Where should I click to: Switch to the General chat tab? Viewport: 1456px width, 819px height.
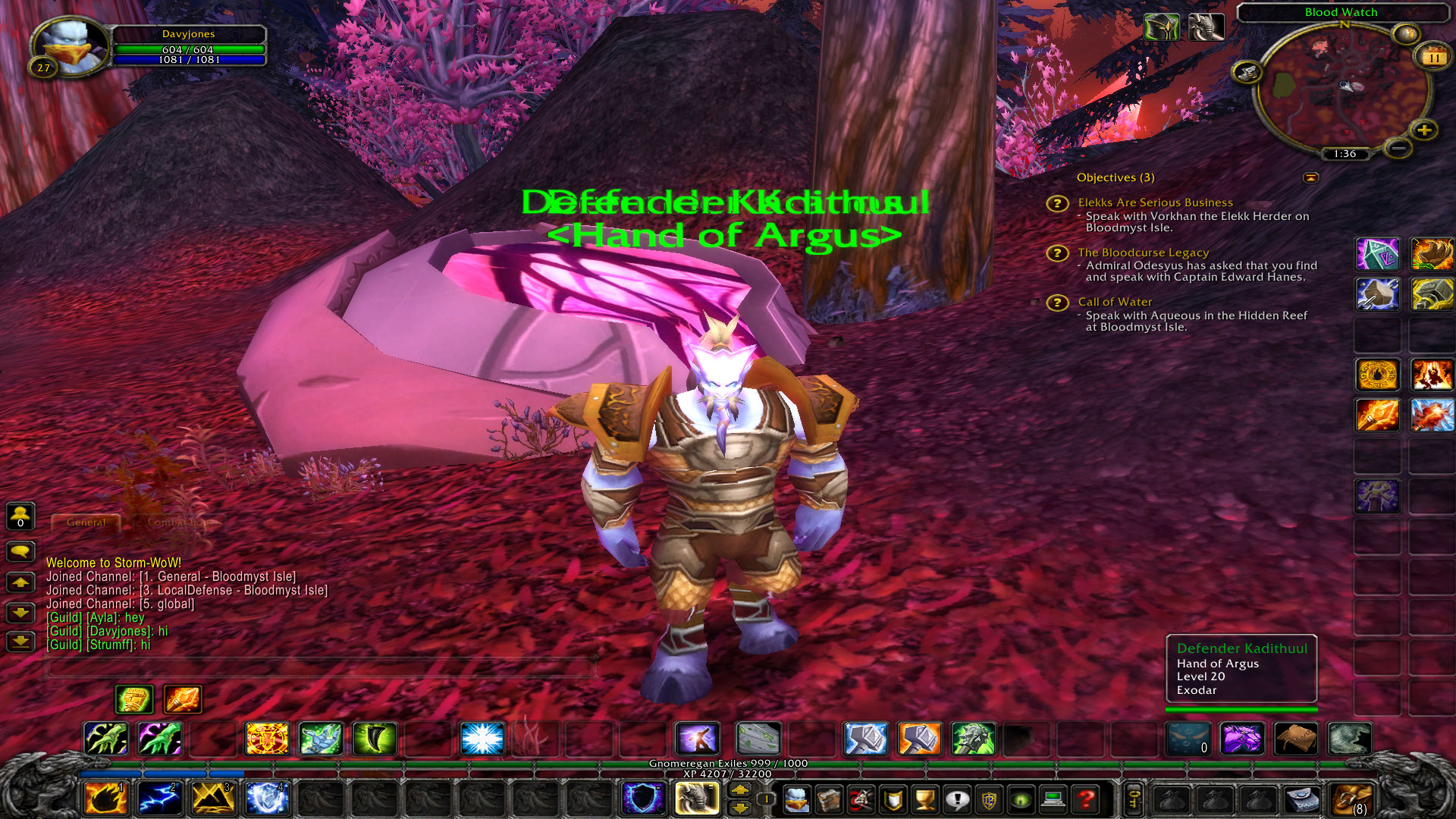86,522
